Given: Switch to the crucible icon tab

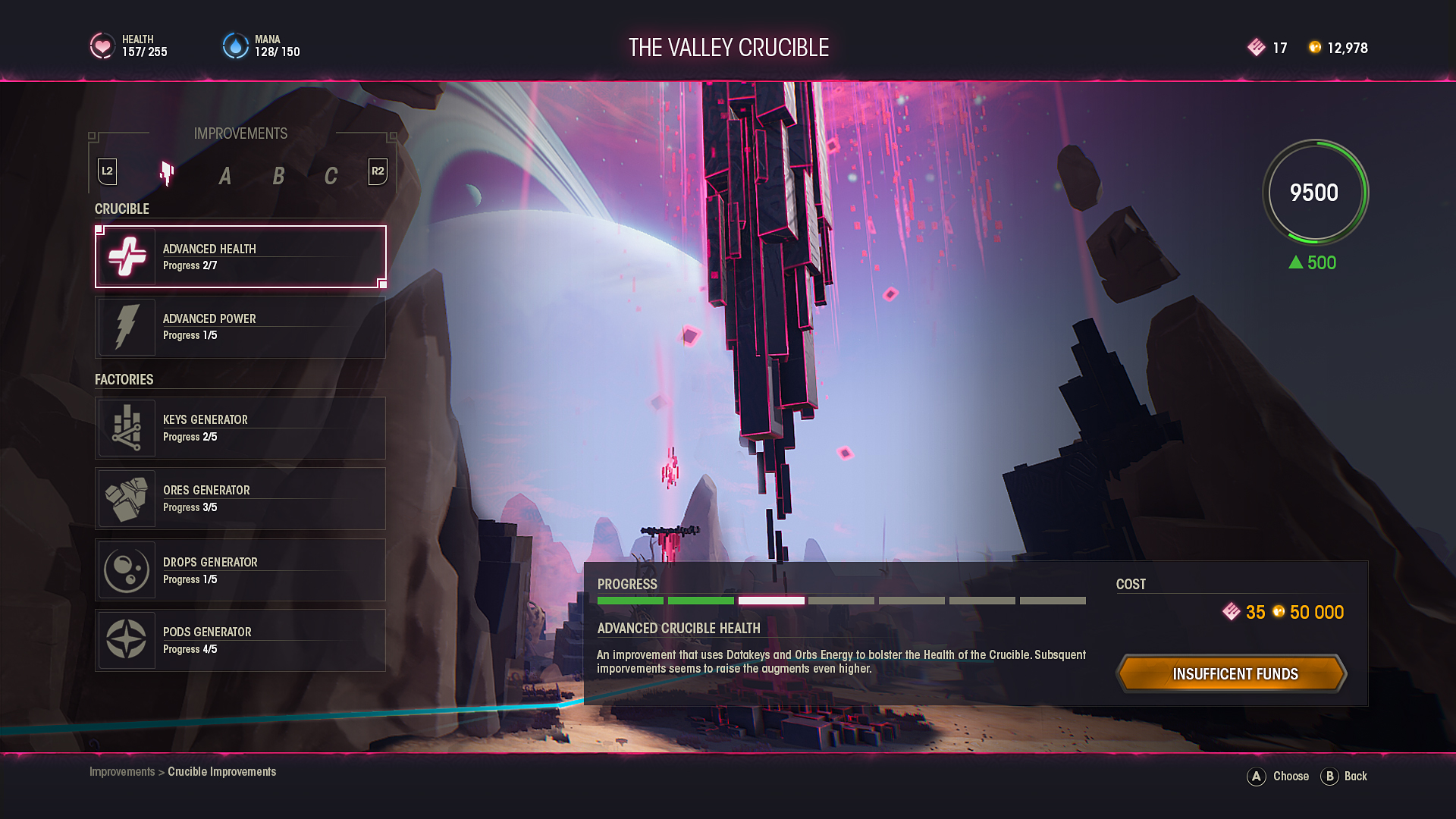Looking at the screenshot, I should point(167,174).
